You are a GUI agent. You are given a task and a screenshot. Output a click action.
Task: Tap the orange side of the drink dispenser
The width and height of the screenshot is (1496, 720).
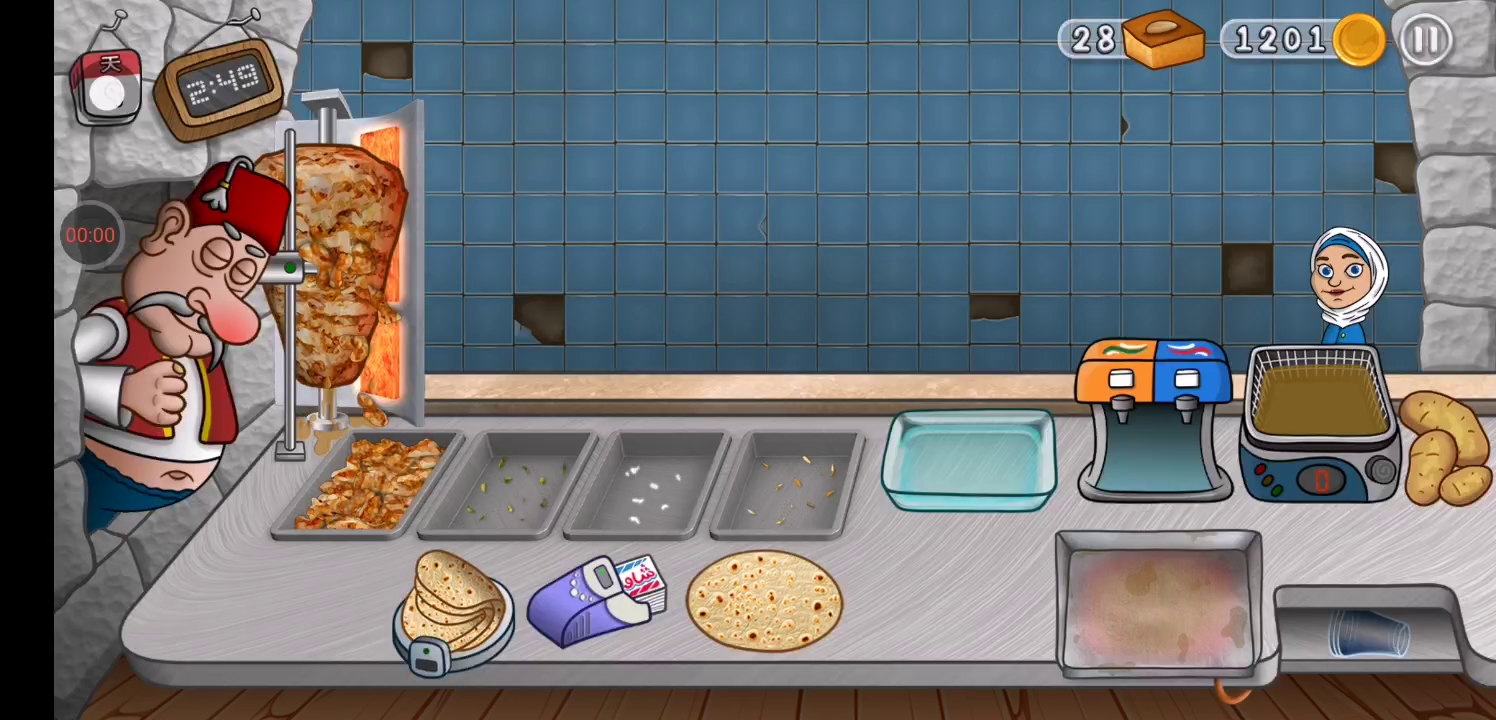tap(1118, 410)
